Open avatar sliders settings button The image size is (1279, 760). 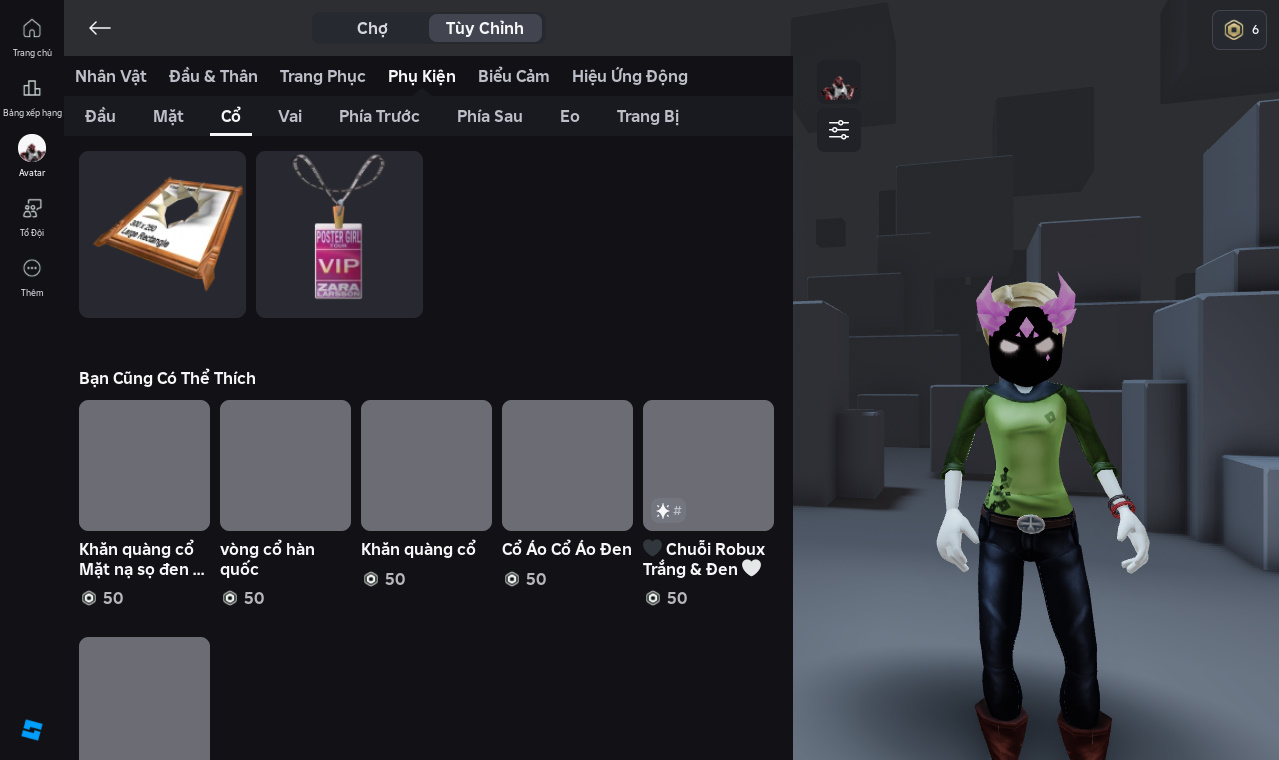tap(839, 130)
